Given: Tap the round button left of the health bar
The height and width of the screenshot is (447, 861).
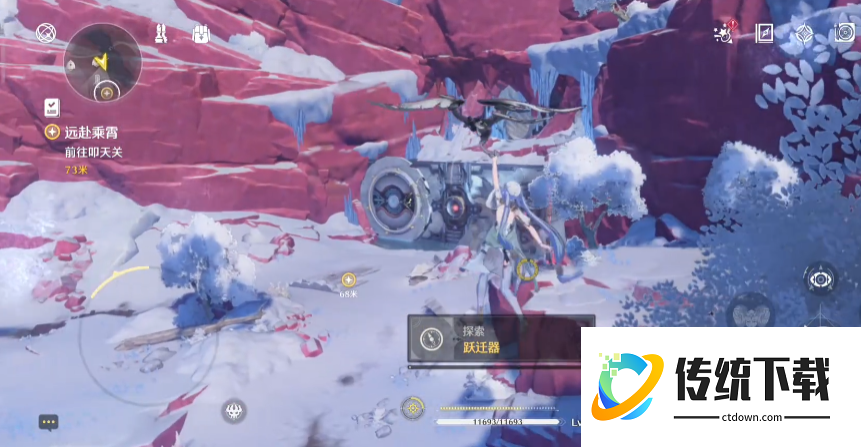Looking at the screenshot, I should [412, 407].
